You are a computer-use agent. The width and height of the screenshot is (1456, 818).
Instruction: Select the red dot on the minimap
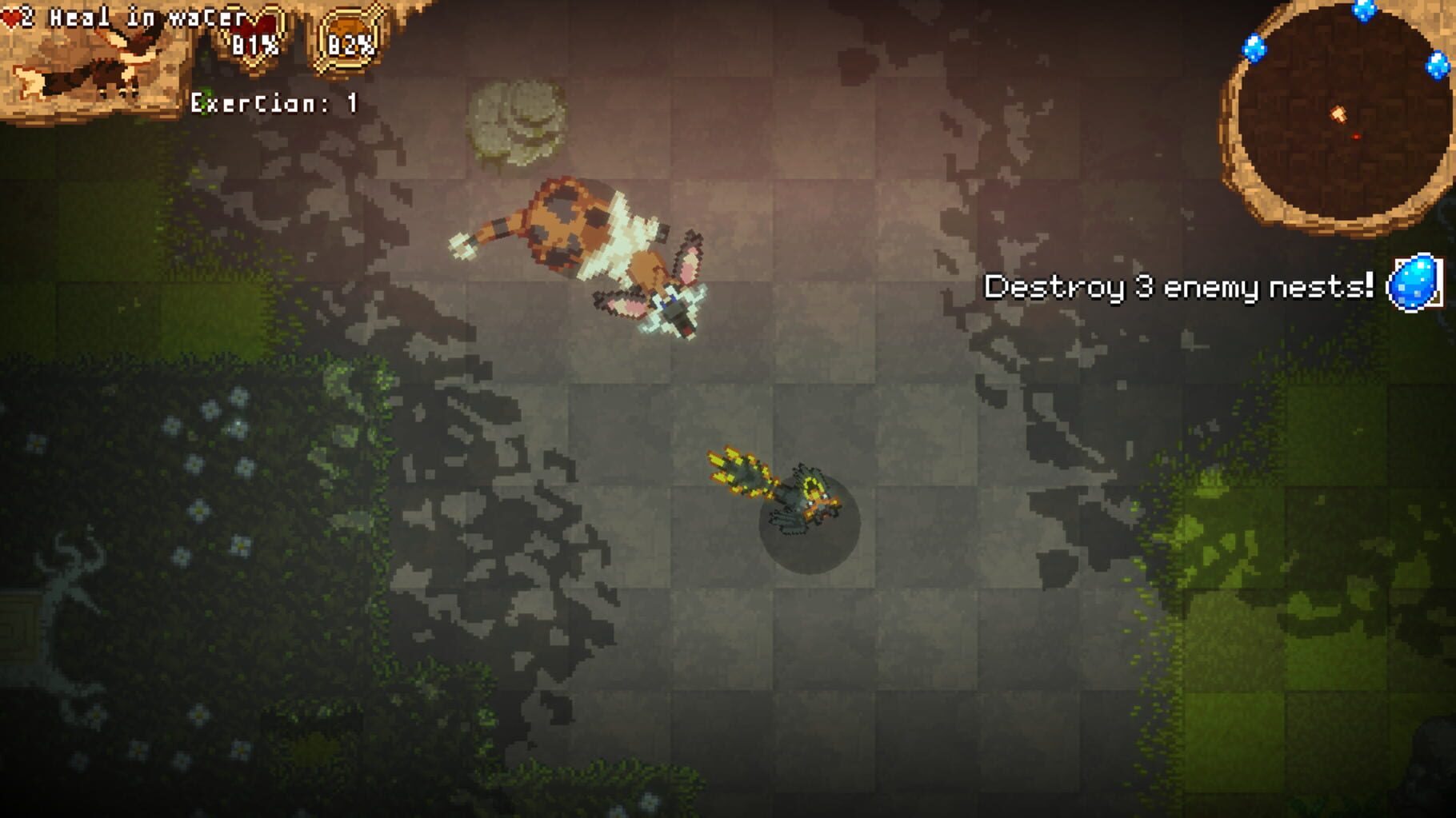[1356, 136]
